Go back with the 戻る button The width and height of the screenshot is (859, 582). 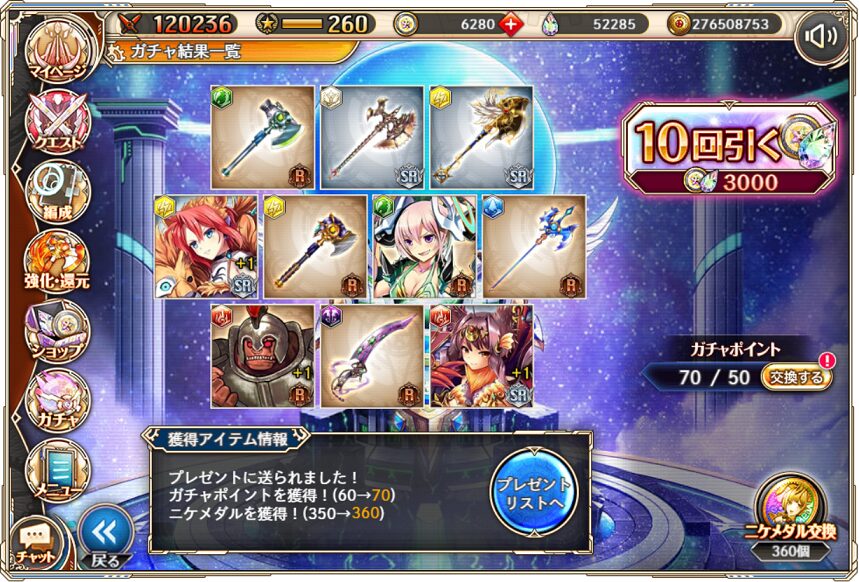click(x=105, y=537)
